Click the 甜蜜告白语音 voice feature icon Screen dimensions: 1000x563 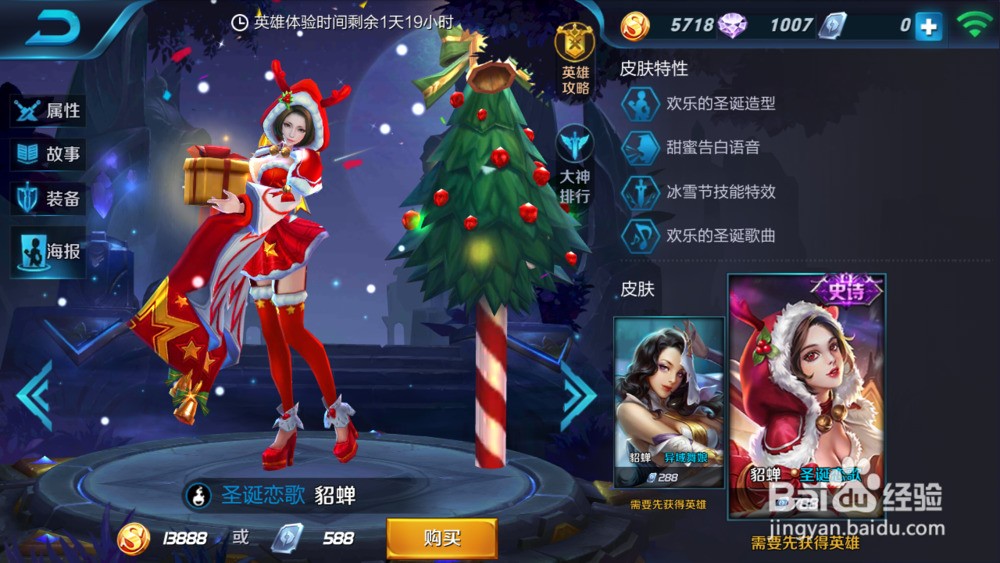pos(640,147)
